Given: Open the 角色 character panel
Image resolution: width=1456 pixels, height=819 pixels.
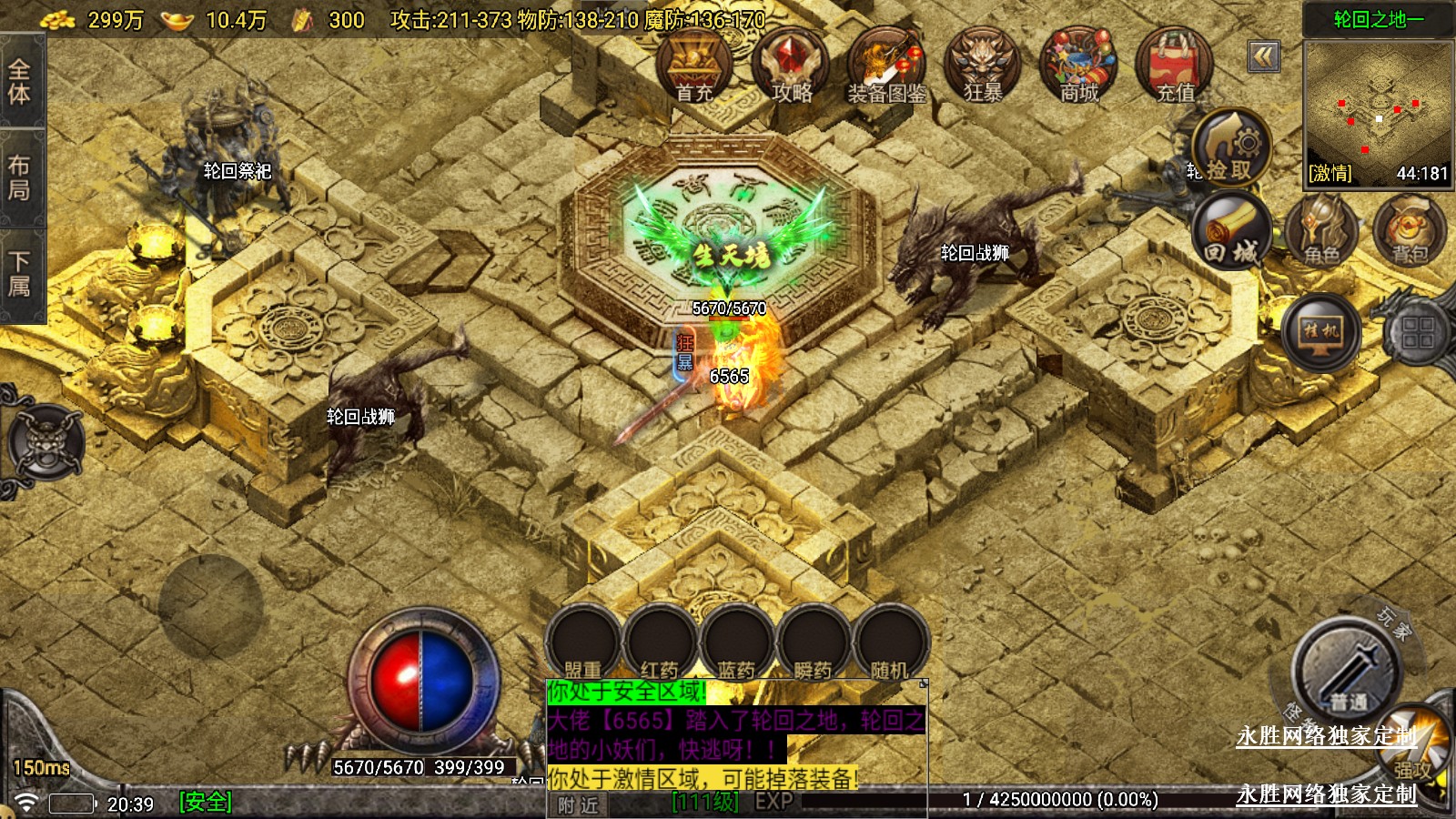Looking at the screenshot, I should pyautogui.click(x=1322, y=233).
